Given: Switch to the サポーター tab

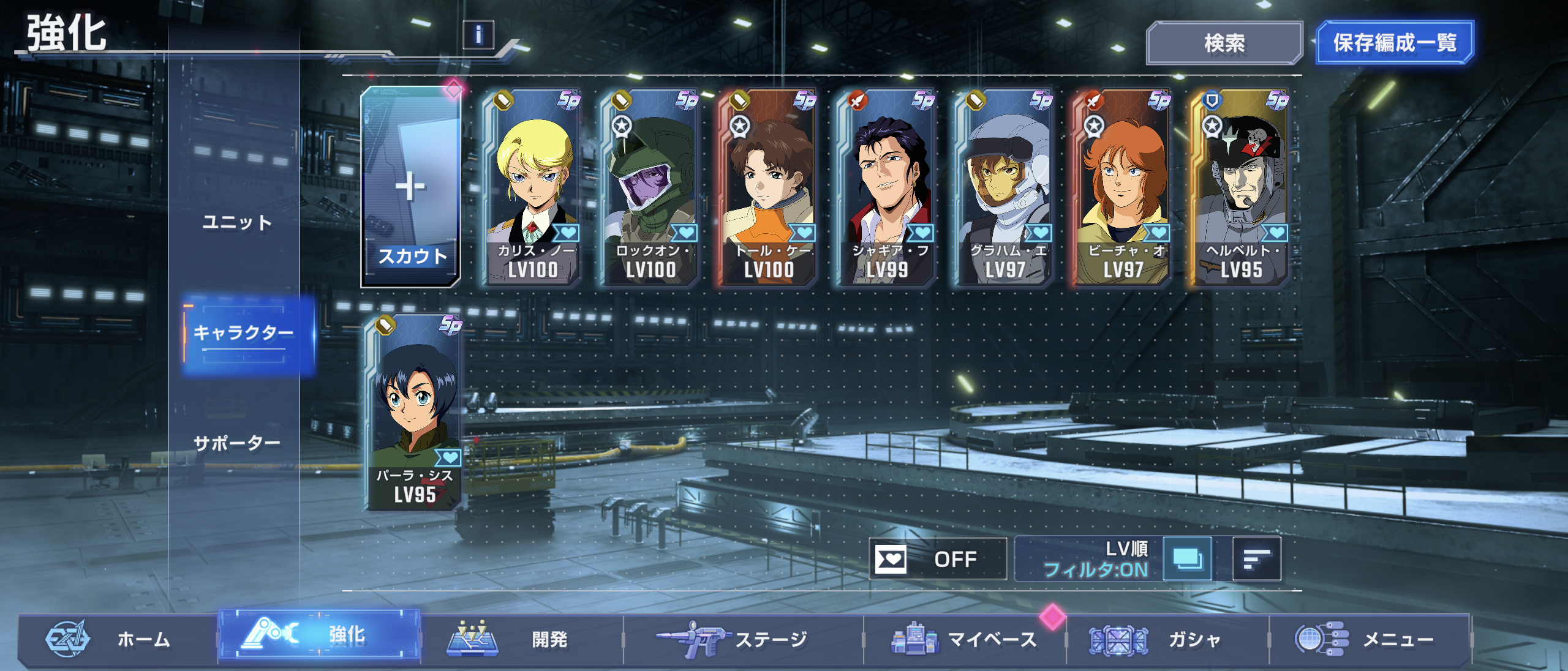Looking at the screenshot, I should tap(237, 442).
